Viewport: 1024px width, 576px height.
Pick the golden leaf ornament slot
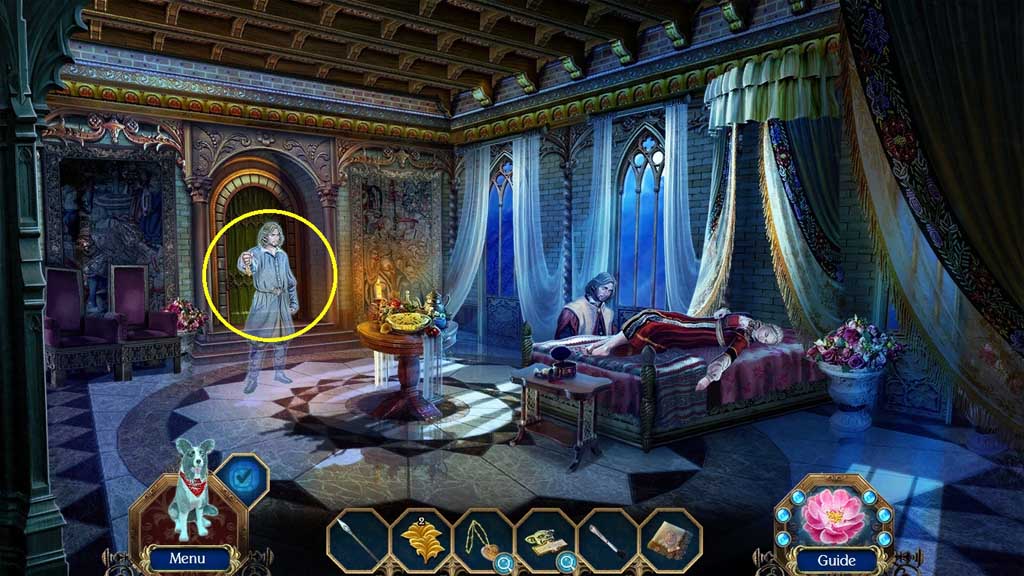coord(421,541)
